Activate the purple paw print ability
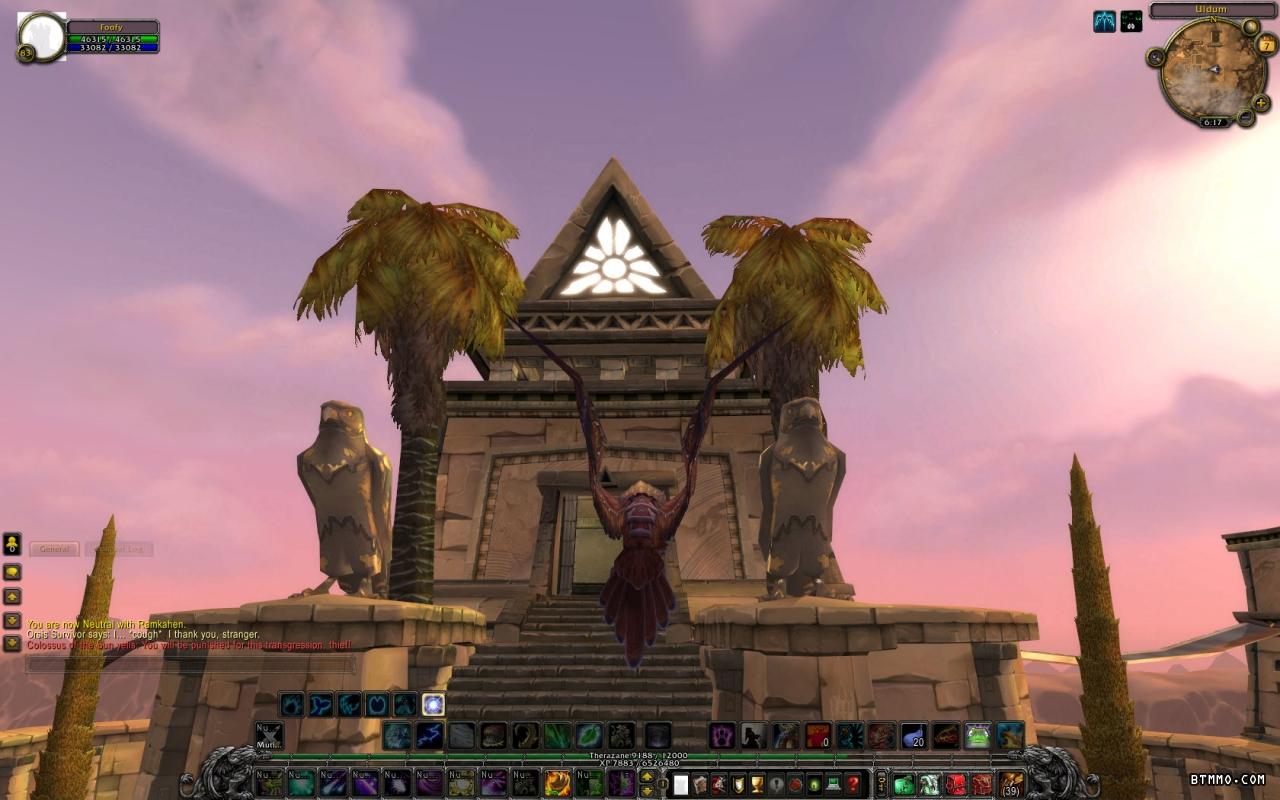The height and width of the screenshot is (800, 1280). click(723, 736)
